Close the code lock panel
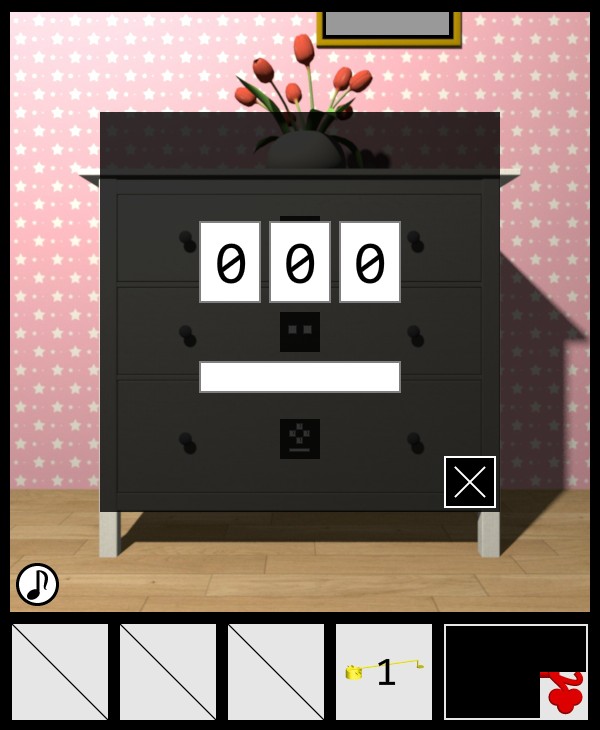This screenshot has width=600, height=730. (470, 482)
